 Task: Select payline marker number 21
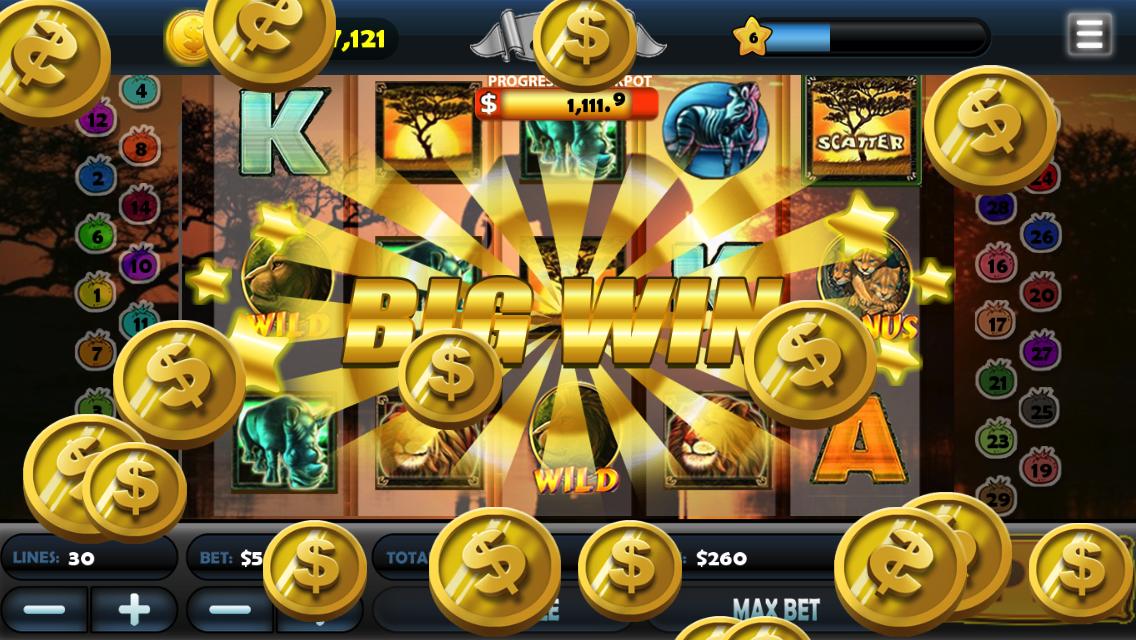pyautogui.click(x=997, y=382)
